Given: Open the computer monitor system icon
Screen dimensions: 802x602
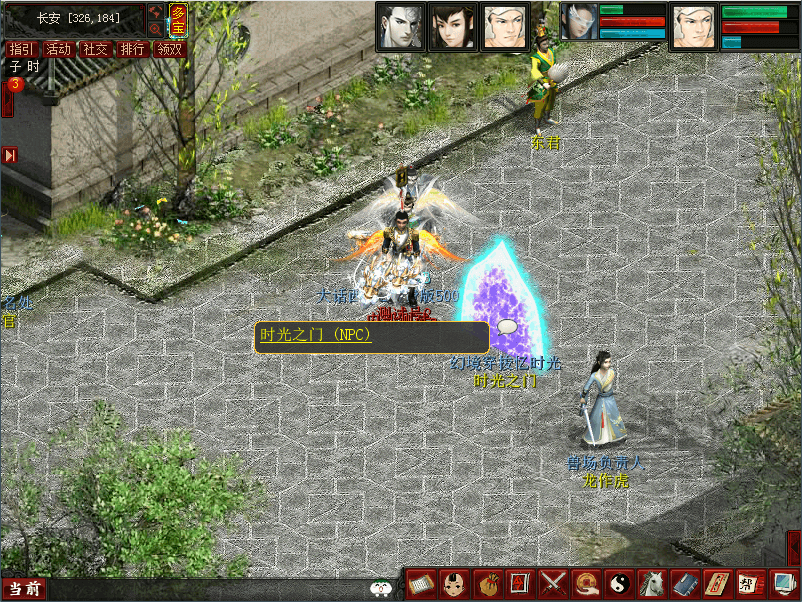Looking at the screenshot, I should click(x=781, y=583).
